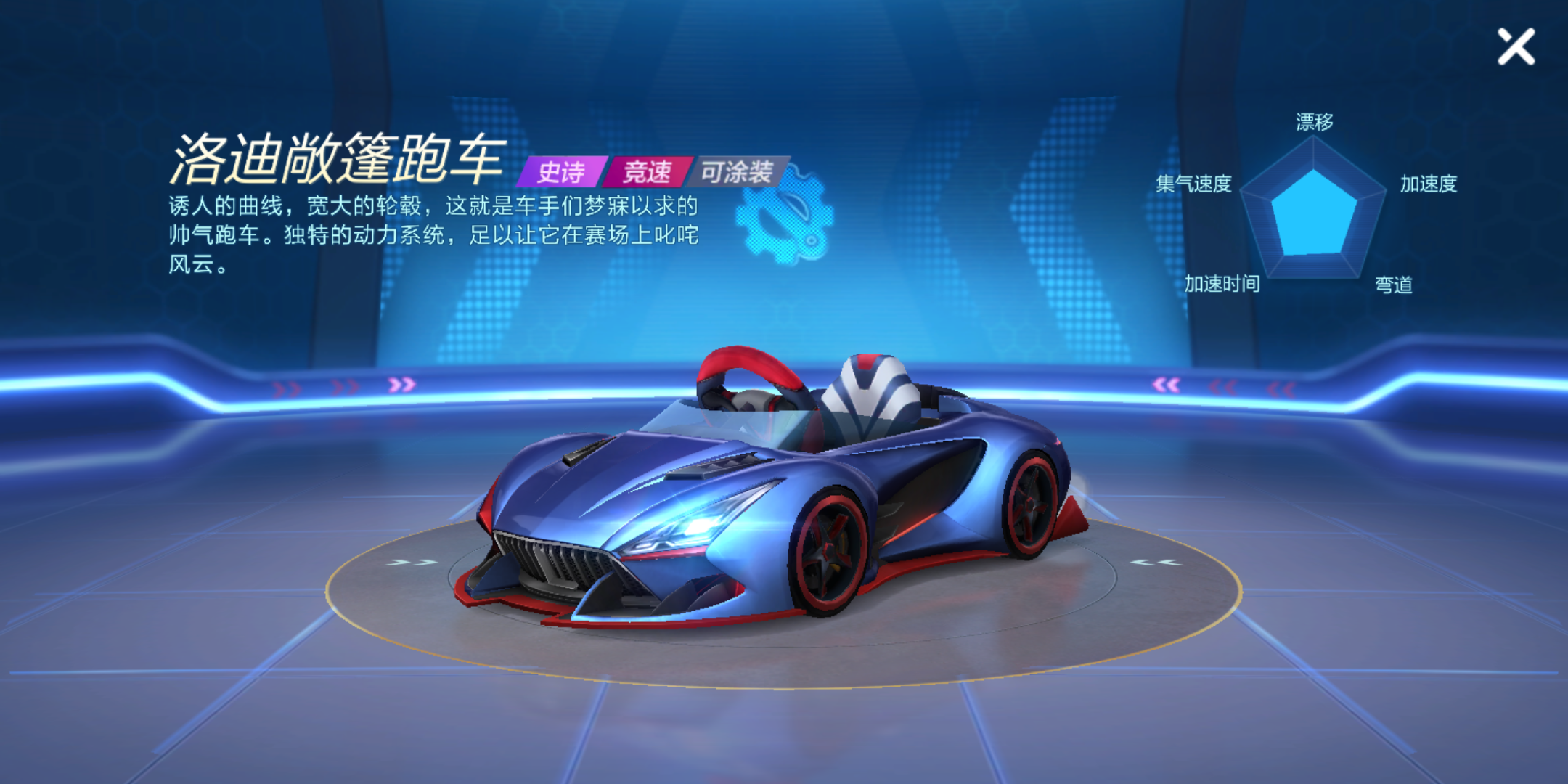Select the 弯道 (Cornering) stat label
The height and width of the screenshot is (784, 1568).
pyautogui.click(x=1392, y=286)
